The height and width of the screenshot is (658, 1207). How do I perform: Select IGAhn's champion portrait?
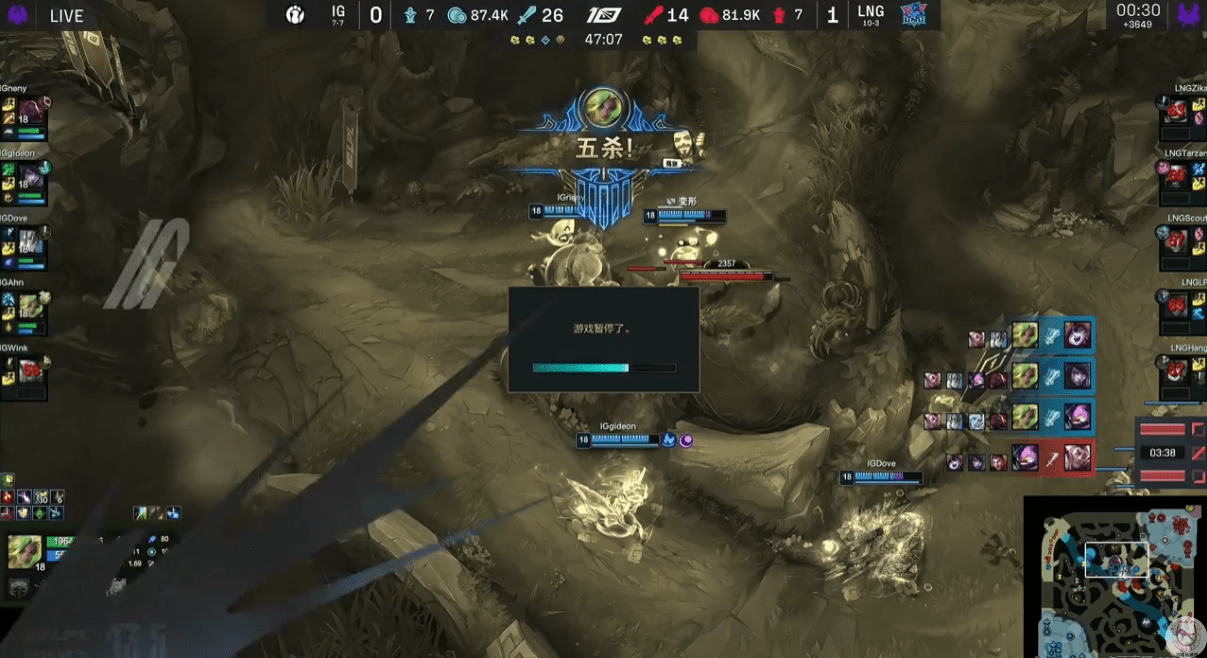point(31,309)
